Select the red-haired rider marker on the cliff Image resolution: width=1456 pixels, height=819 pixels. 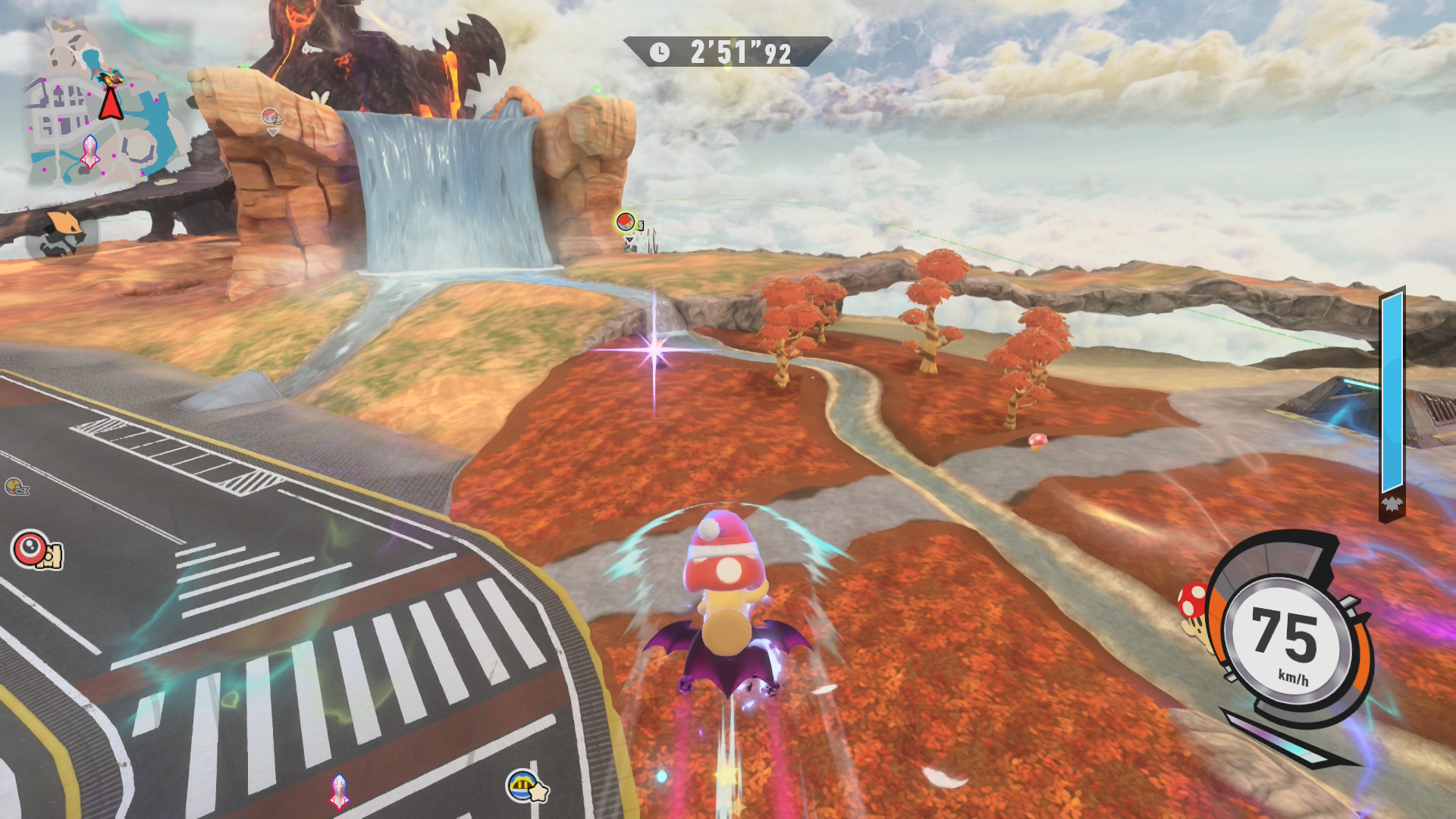(x=271, y=118)
